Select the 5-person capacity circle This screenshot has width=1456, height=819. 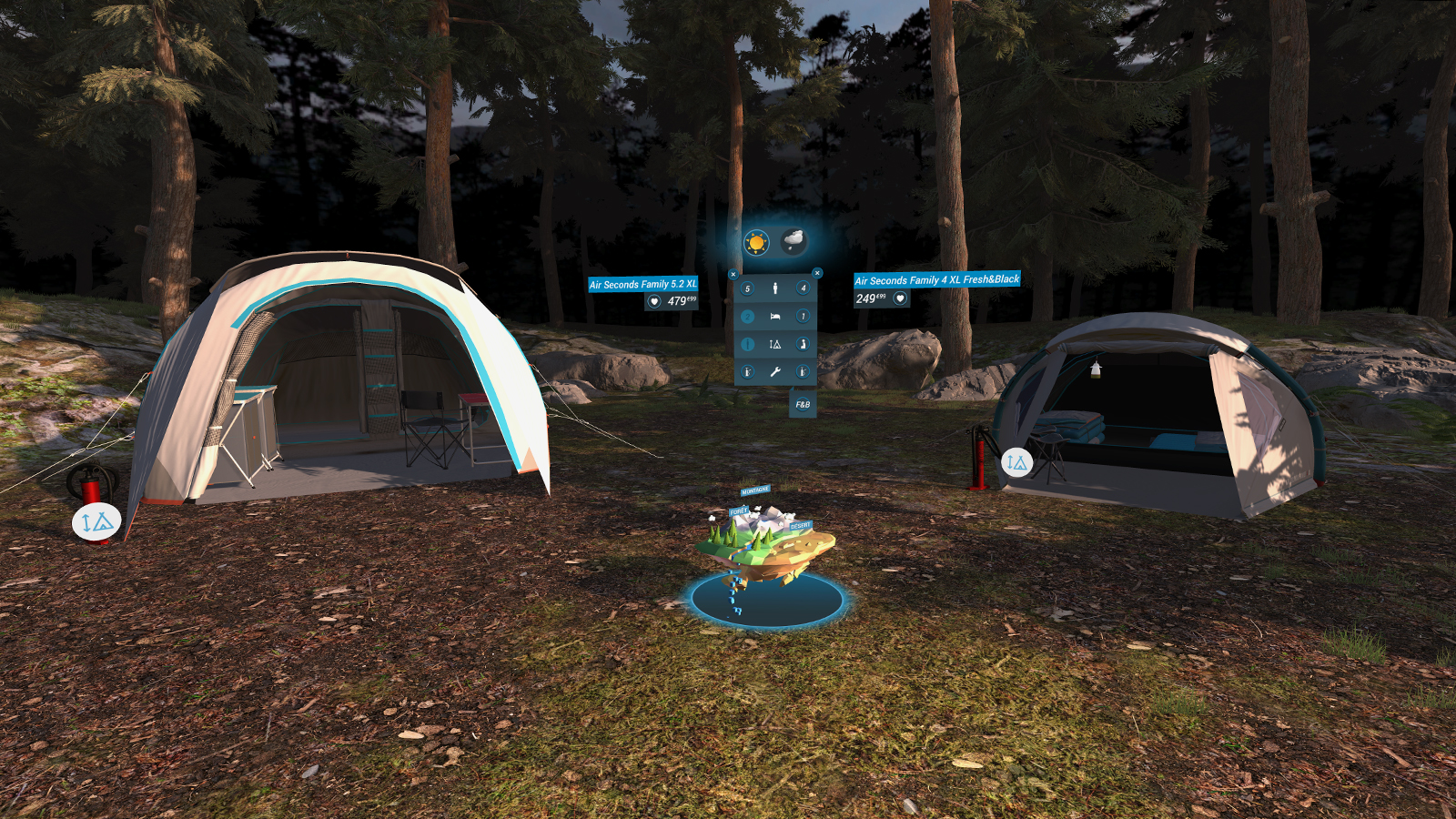click(x=747, y=288)
